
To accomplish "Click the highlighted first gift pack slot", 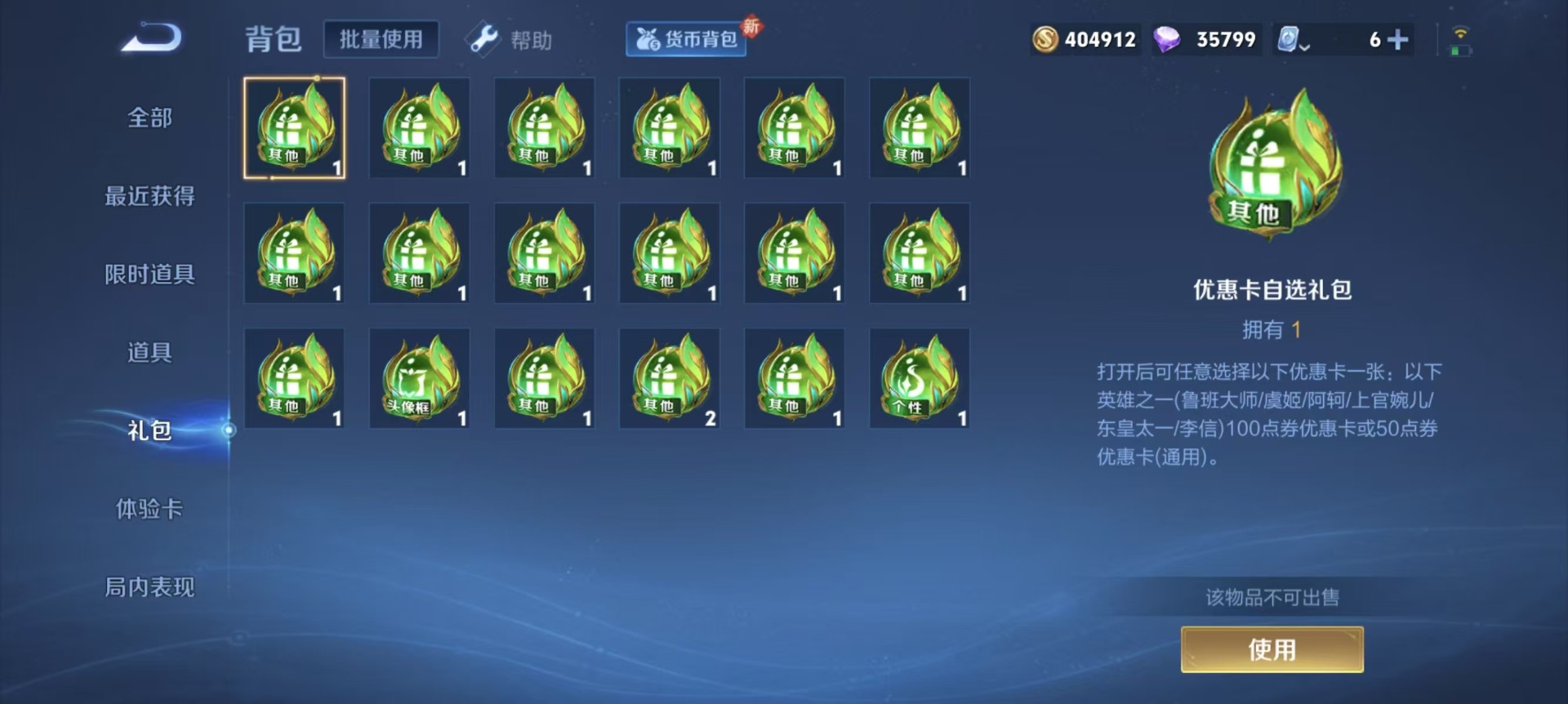I will [296, 128].
